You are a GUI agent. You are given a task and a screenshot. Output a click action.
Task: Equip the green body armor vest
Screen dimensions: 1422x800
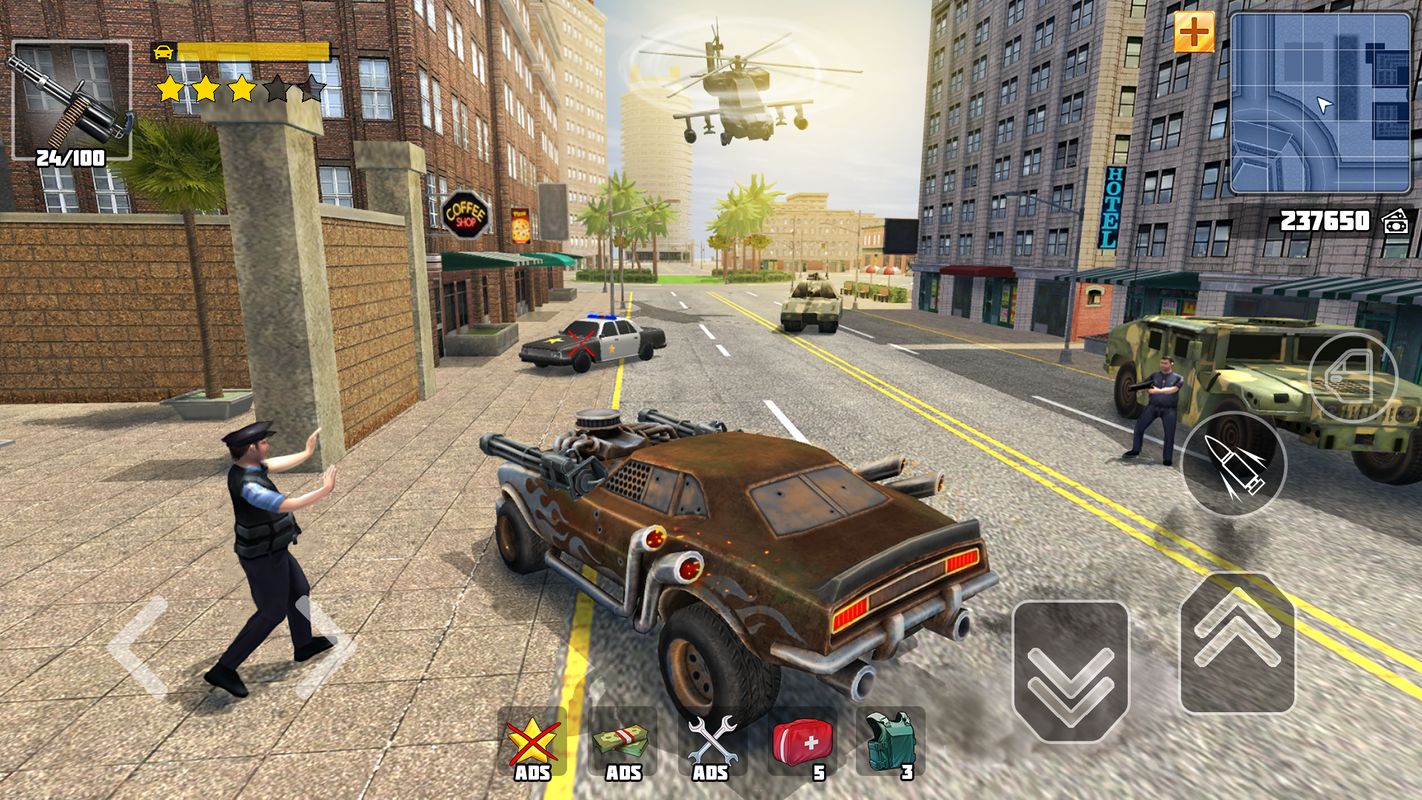[890, 743]
